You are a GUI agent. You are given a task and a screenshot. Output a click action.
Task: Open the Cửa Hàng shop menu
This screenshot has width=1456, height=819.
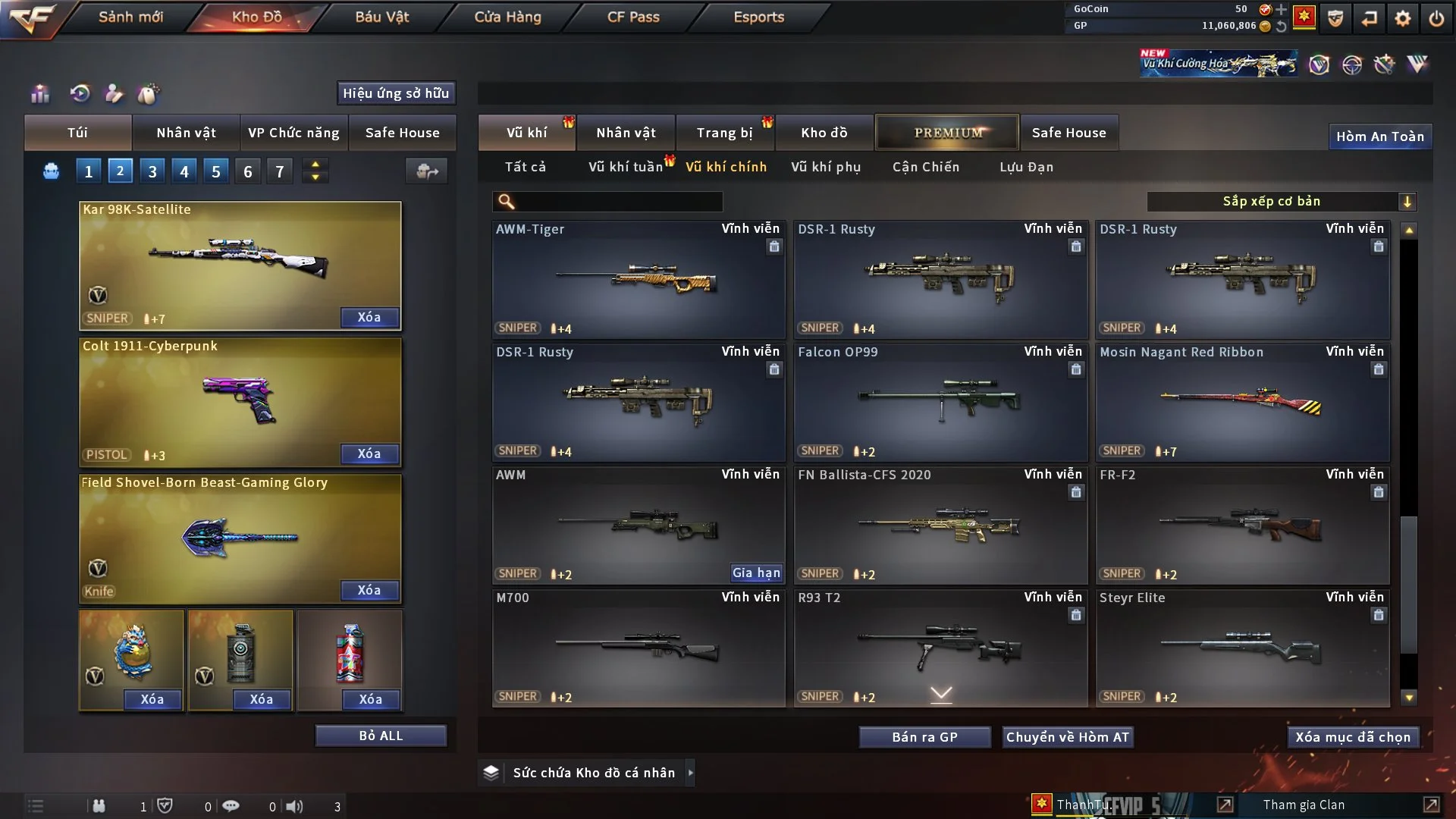[507, 17]
